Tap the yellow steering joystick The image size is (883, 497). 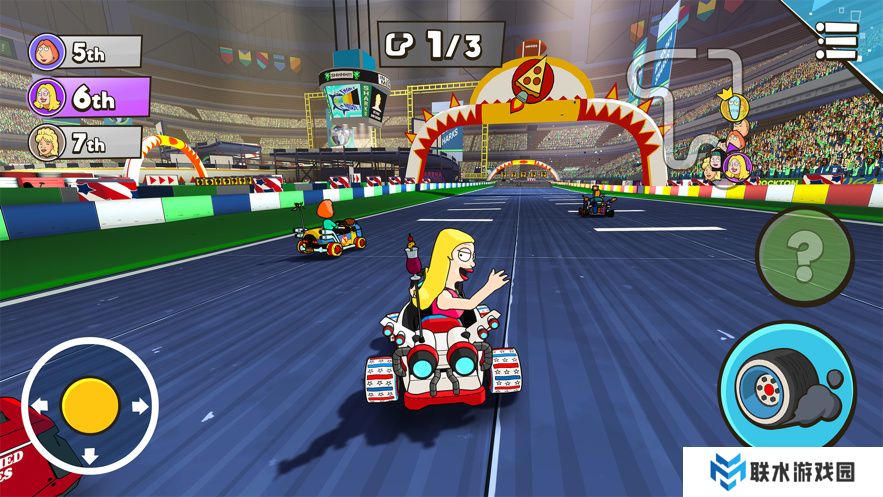point(90,405)
